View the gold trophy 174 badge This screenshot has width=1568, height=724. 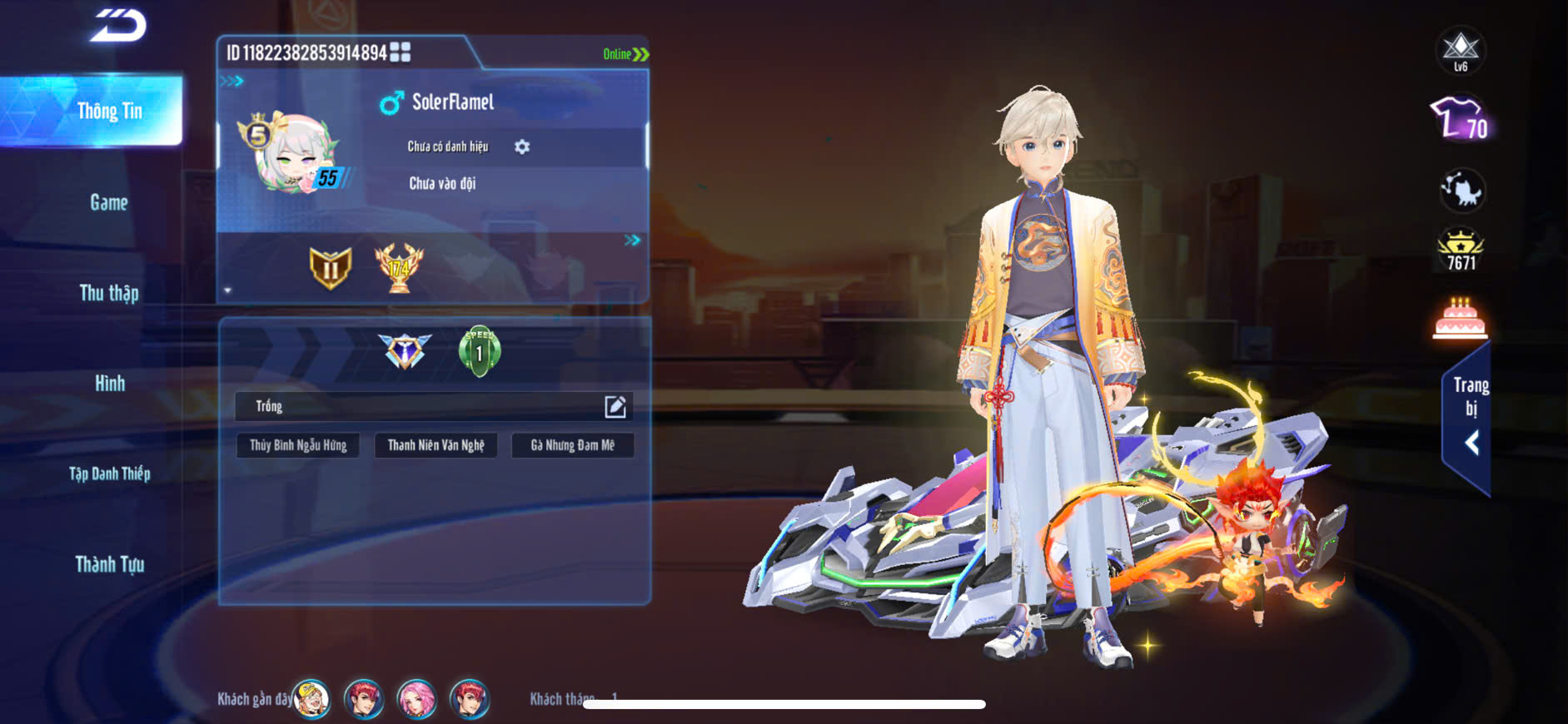tap(399, 267)
